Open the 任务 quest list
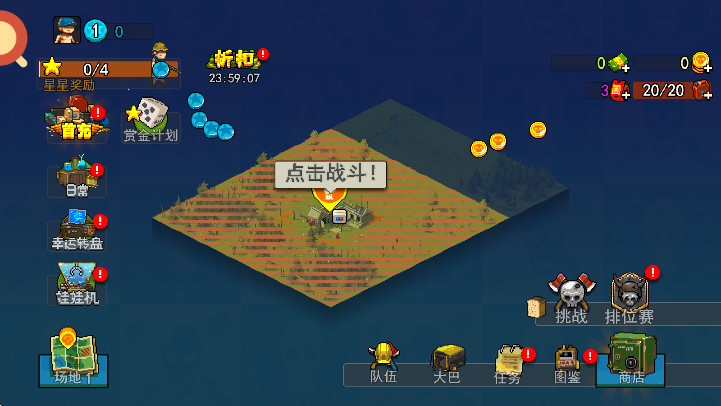 coord(508,364)
